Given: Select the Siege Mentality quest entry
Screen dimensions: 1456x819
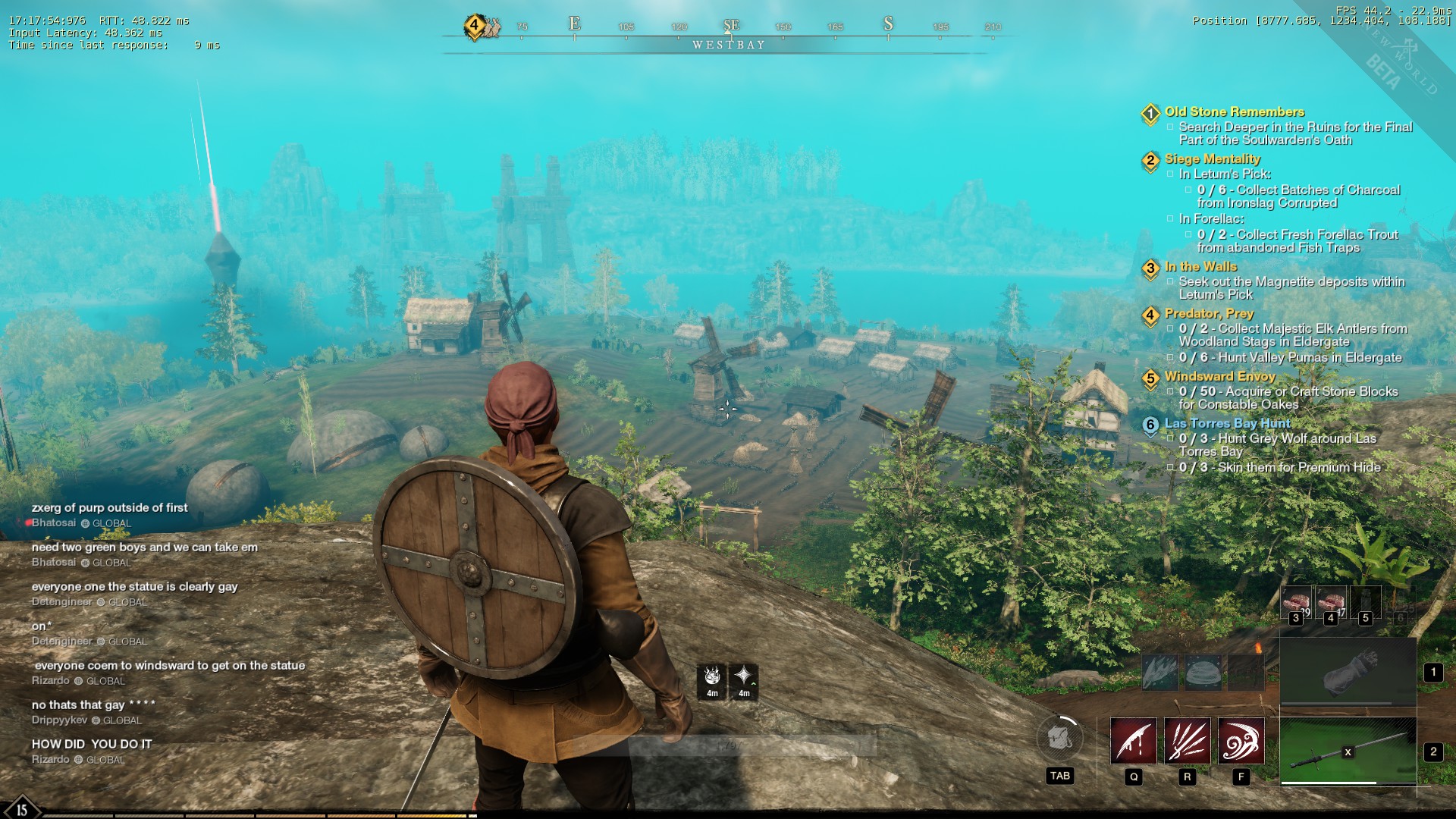Looking at the screenshot, I should coord(1212,159).
